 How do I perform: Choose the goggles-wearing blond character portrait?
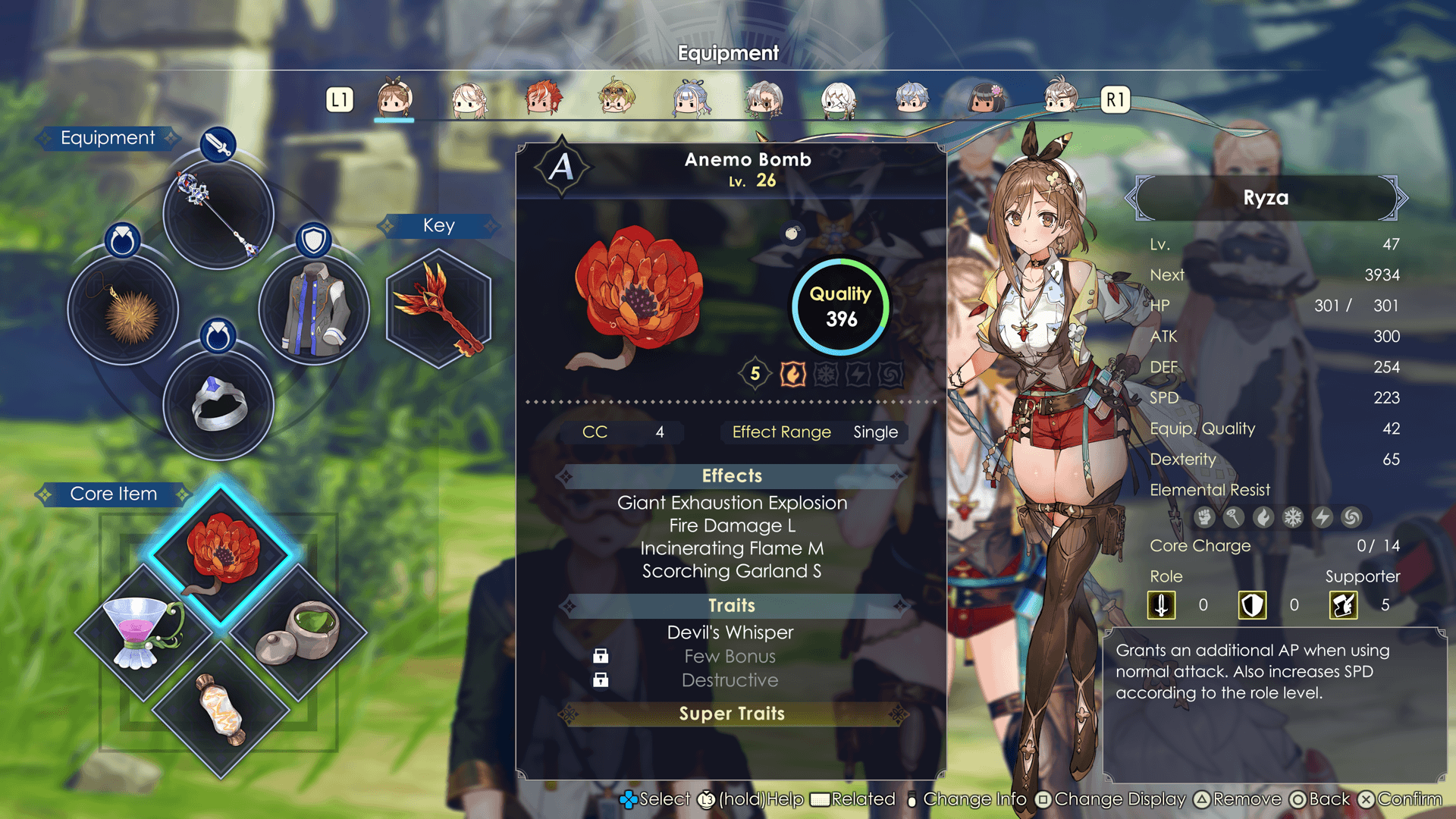616,99
